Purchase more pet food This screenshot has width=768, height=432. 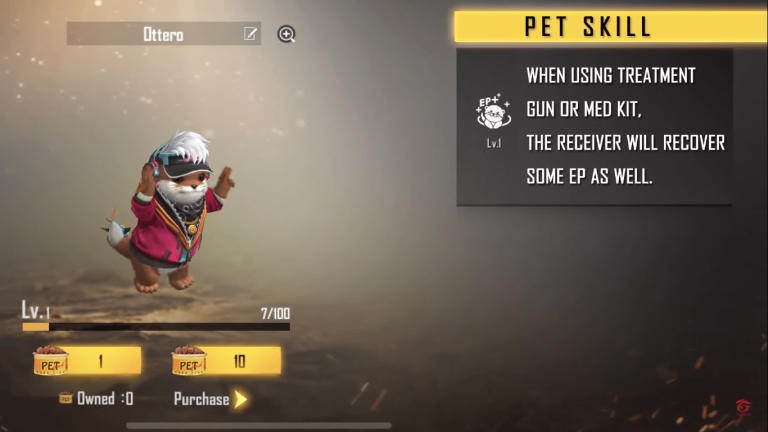pos(210,399)
